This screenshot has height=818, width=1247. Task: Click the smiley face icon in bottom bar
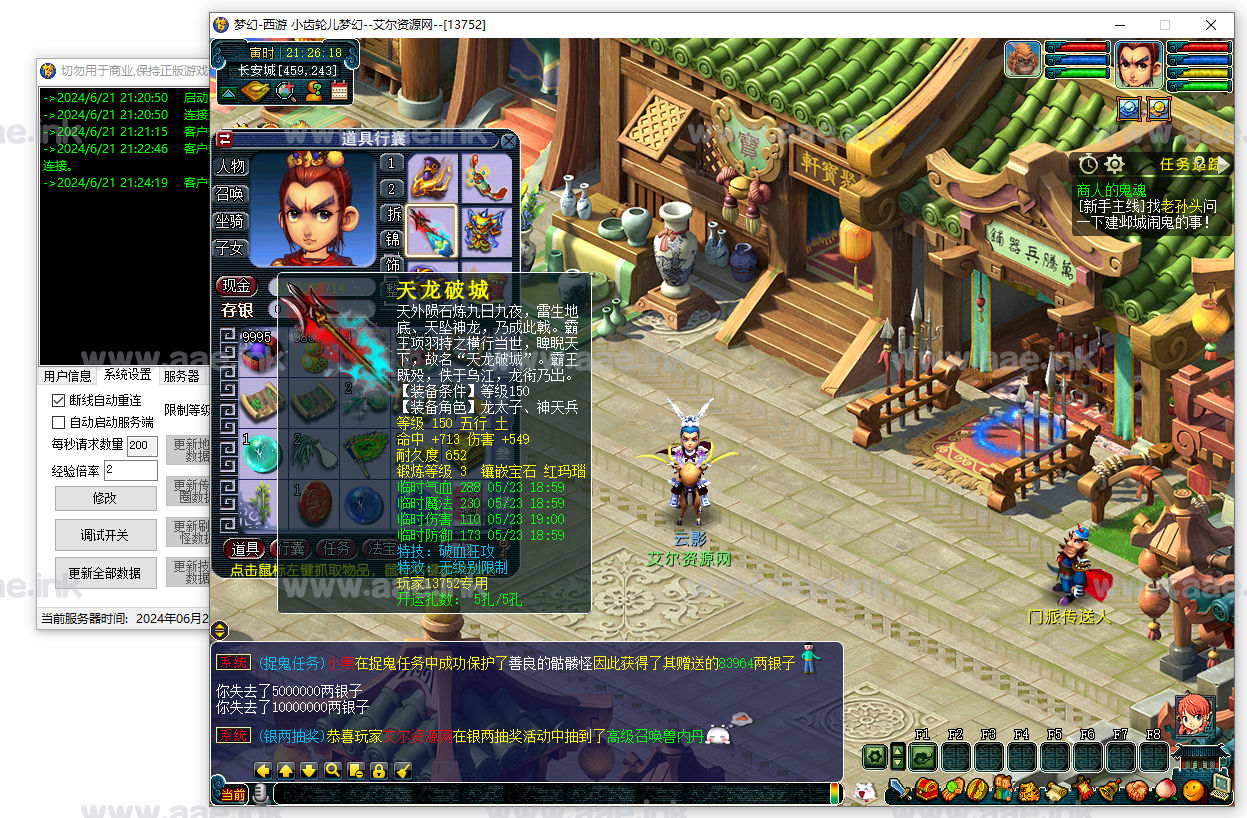click(1192, 790)
